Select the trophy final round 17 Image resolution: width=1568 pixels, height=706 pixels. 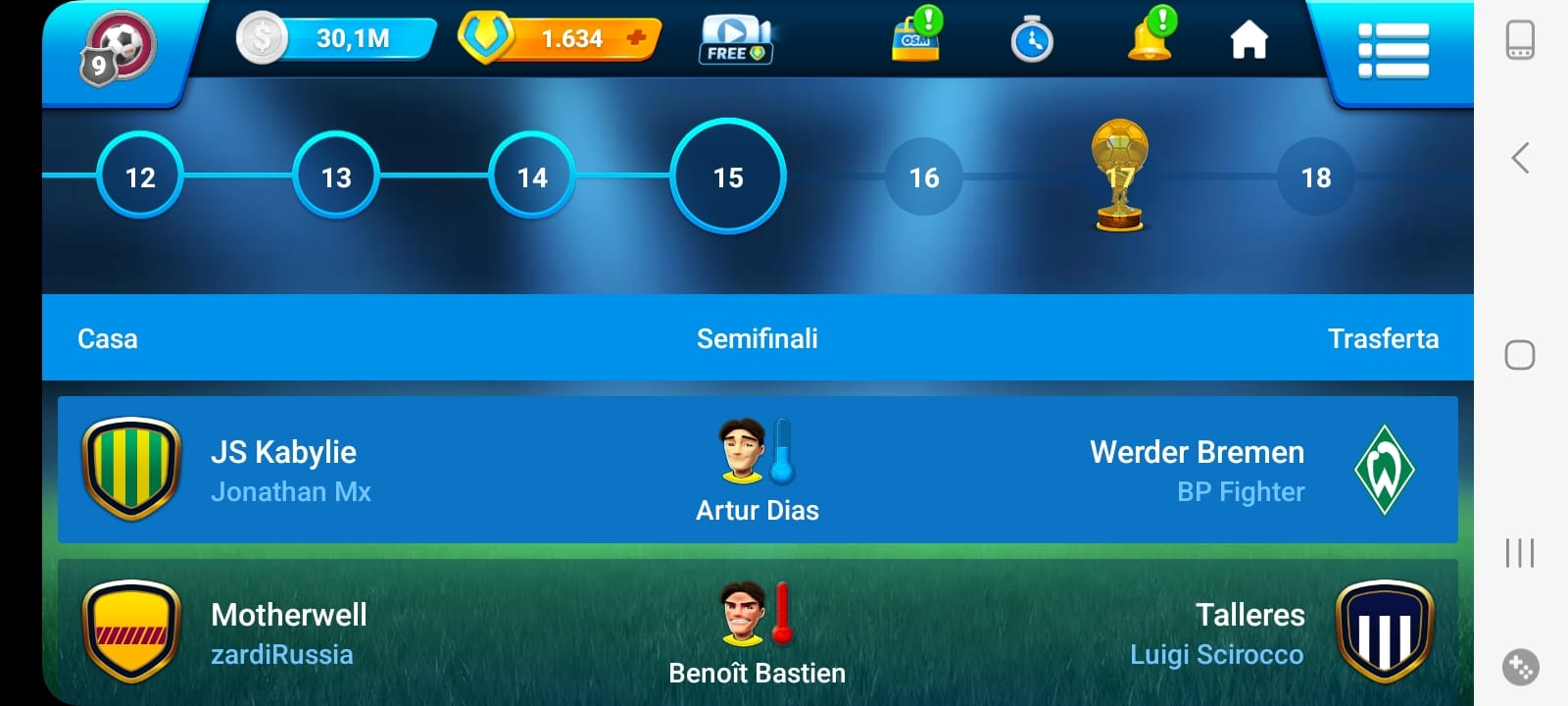click(1119, 176)
